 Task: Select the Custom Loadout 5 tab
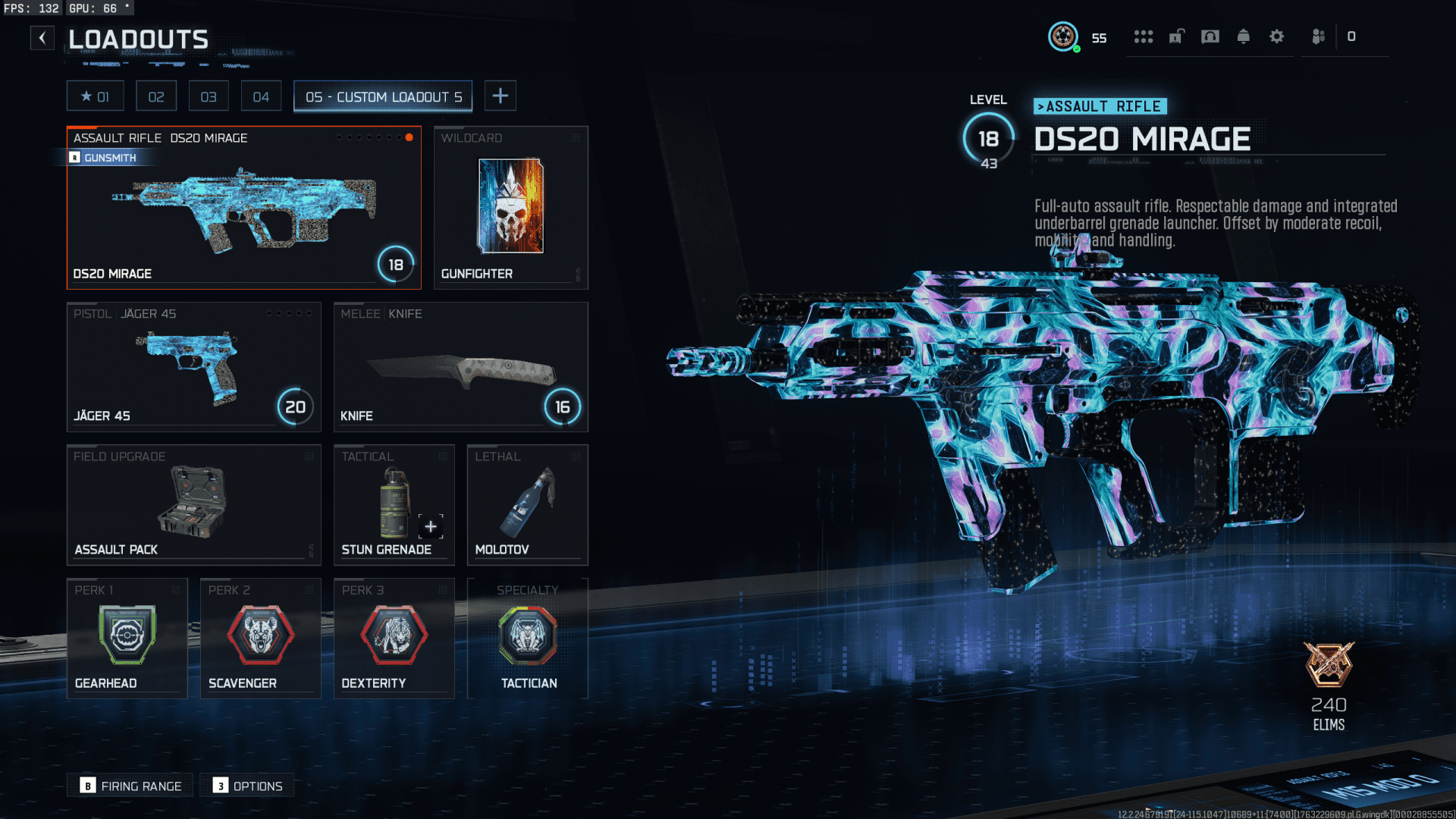pyautogui.click(x=383, y=96)
